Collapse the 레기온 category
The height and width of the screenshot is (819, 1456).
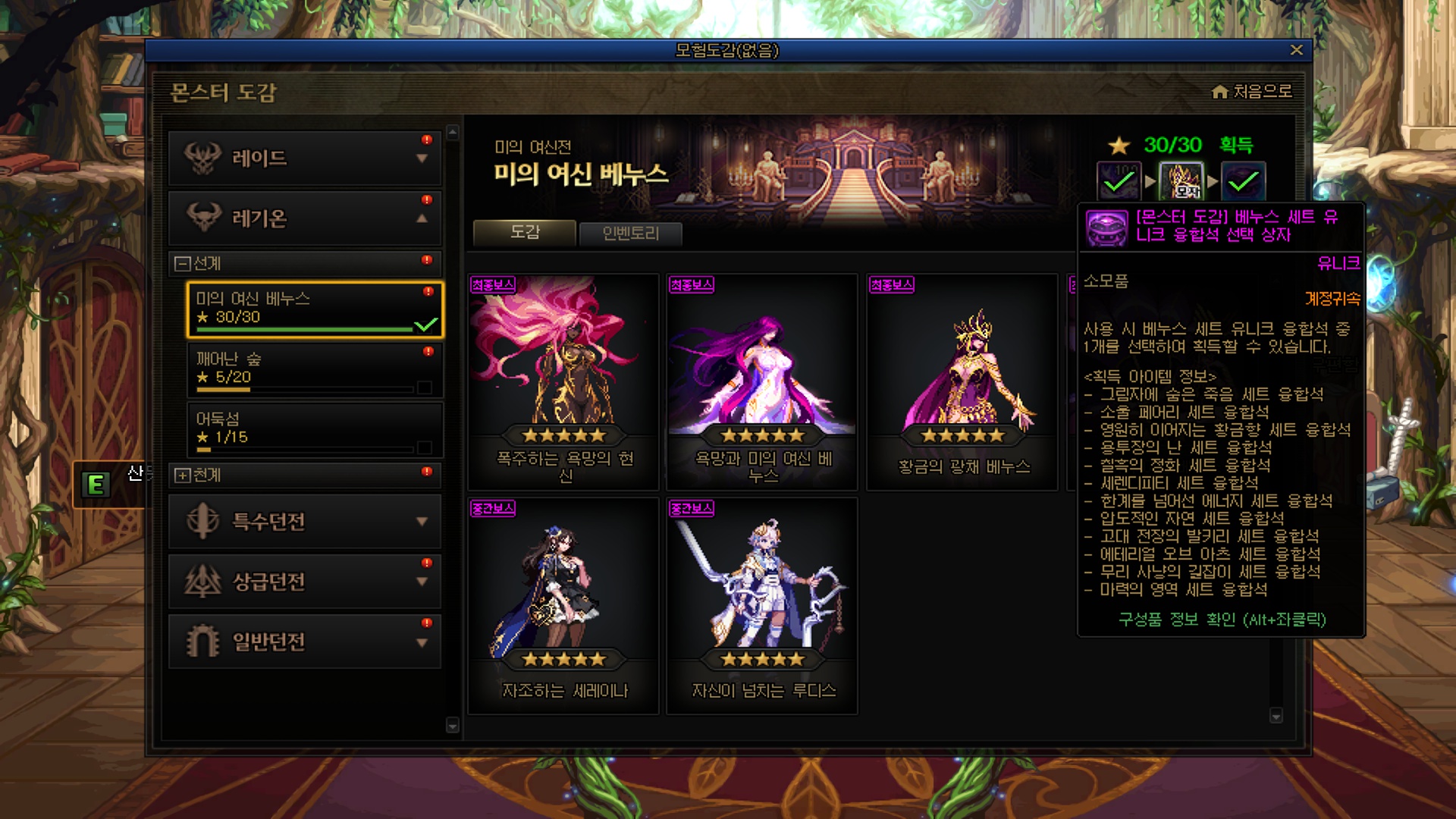(305, 218)
